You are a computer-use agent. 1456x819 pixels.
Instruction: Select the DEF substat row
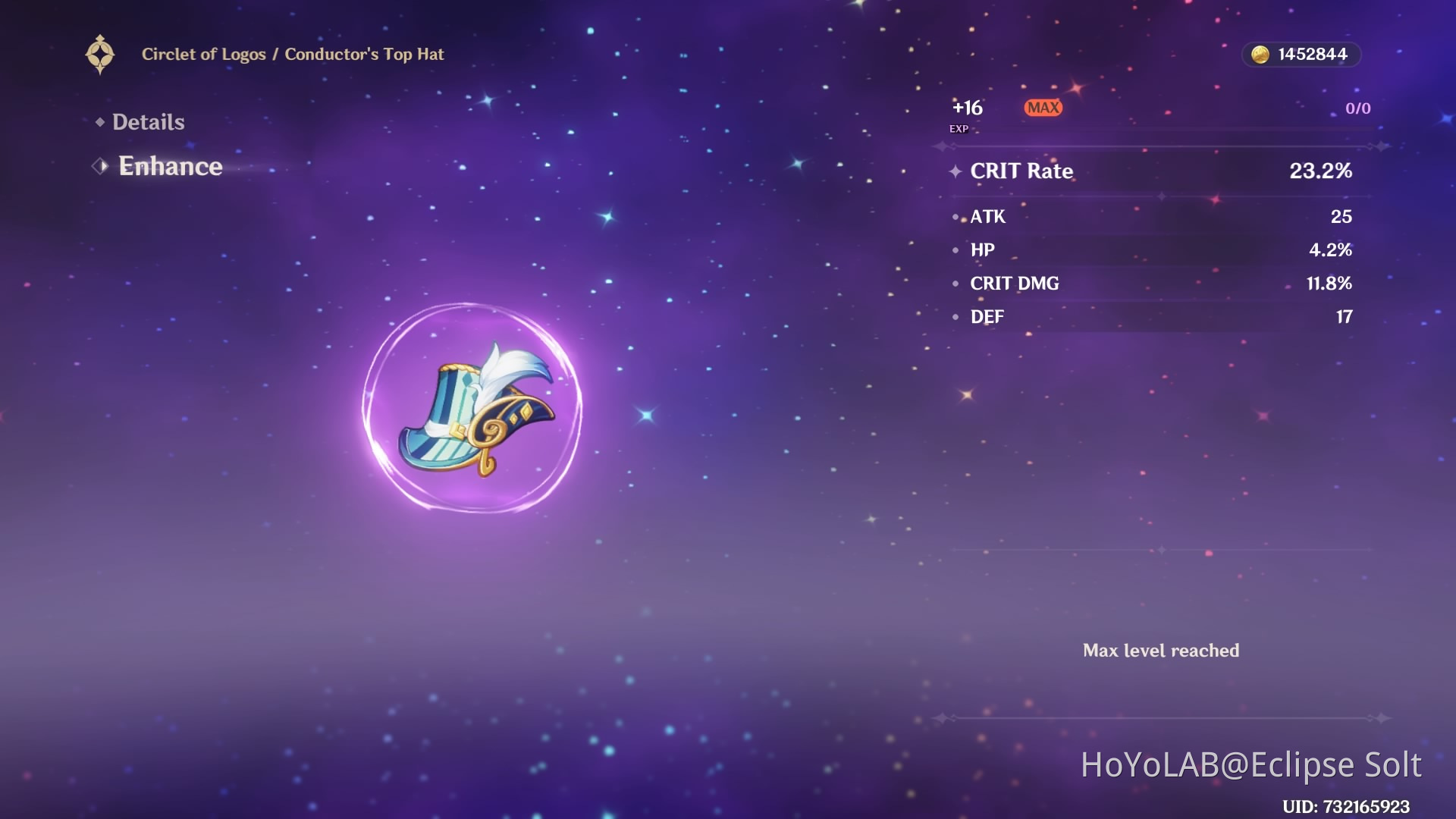pos(1153,317)
